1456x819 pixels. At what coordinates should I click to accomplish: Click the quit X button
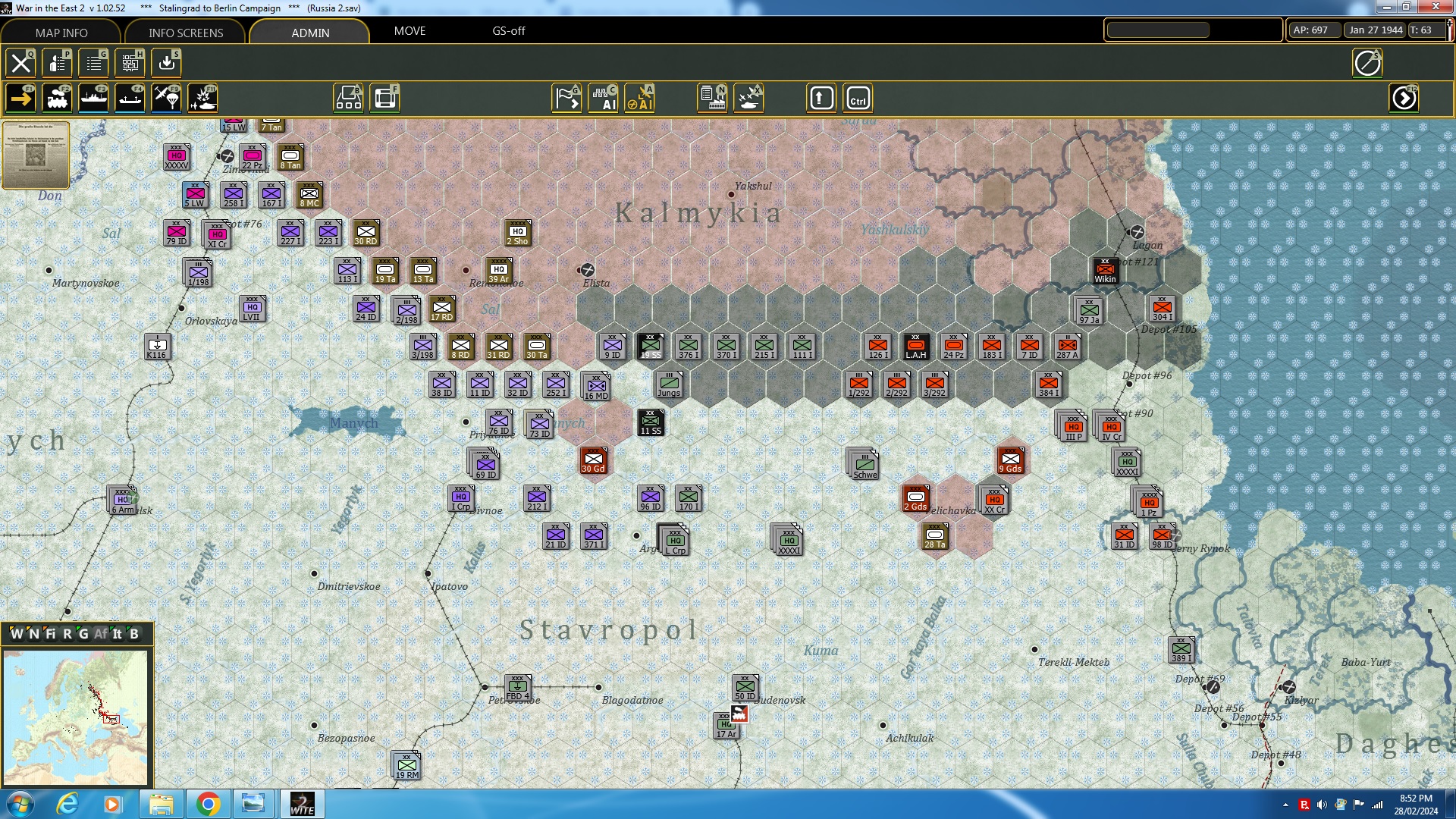[x=20, y=63]
